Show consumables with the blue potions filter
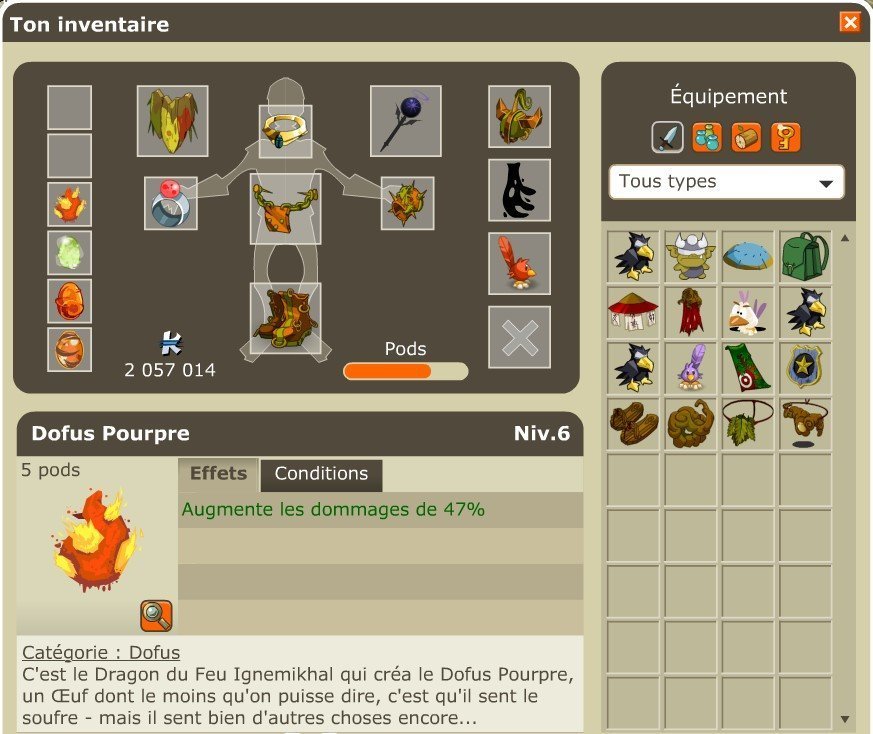Viewport: 873px width, 734px height. [x=706, y=137]
